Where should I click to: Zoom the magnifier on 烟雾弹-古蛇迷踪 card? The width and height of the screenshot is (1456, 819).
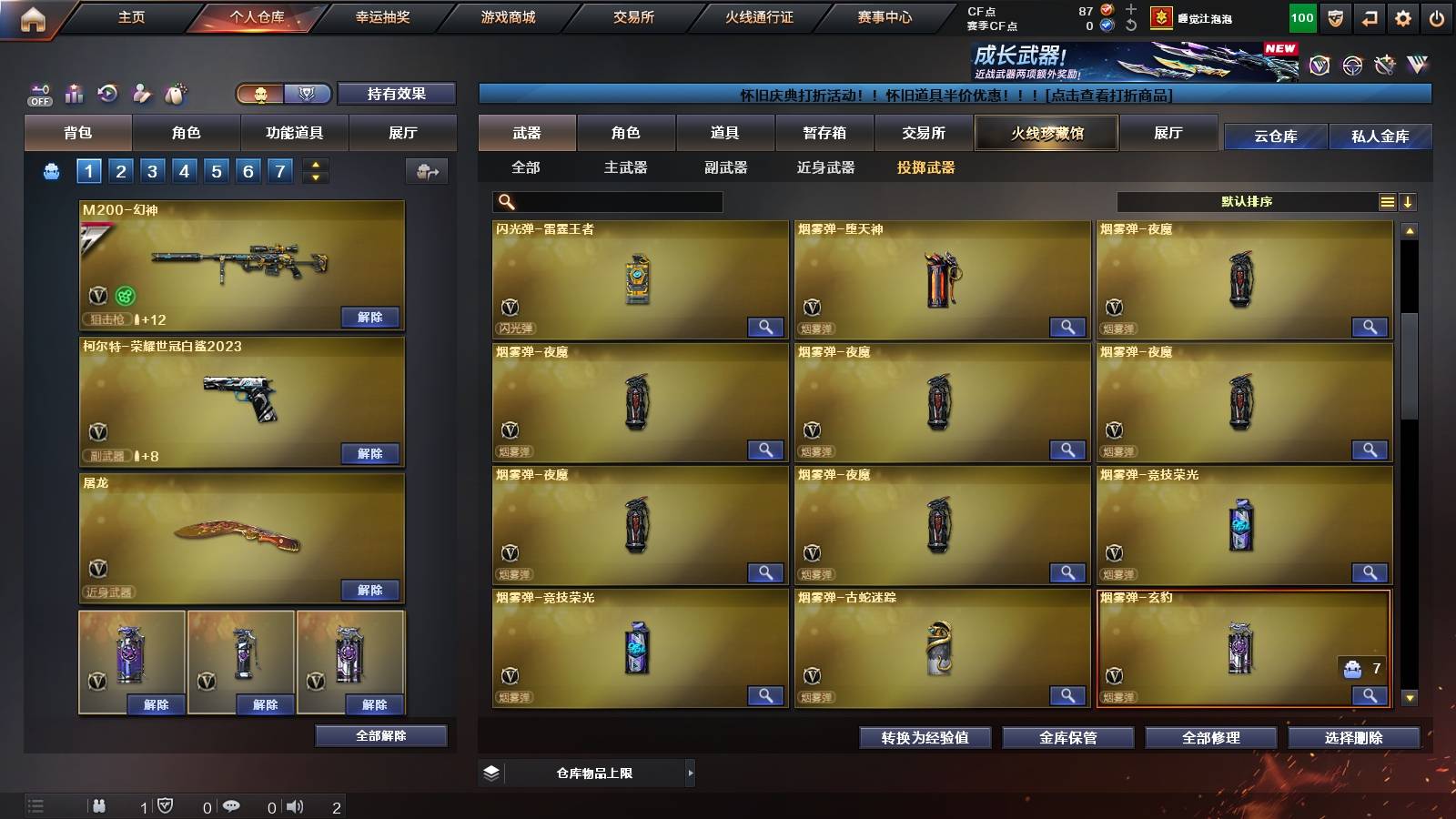tap(1067, 696)
